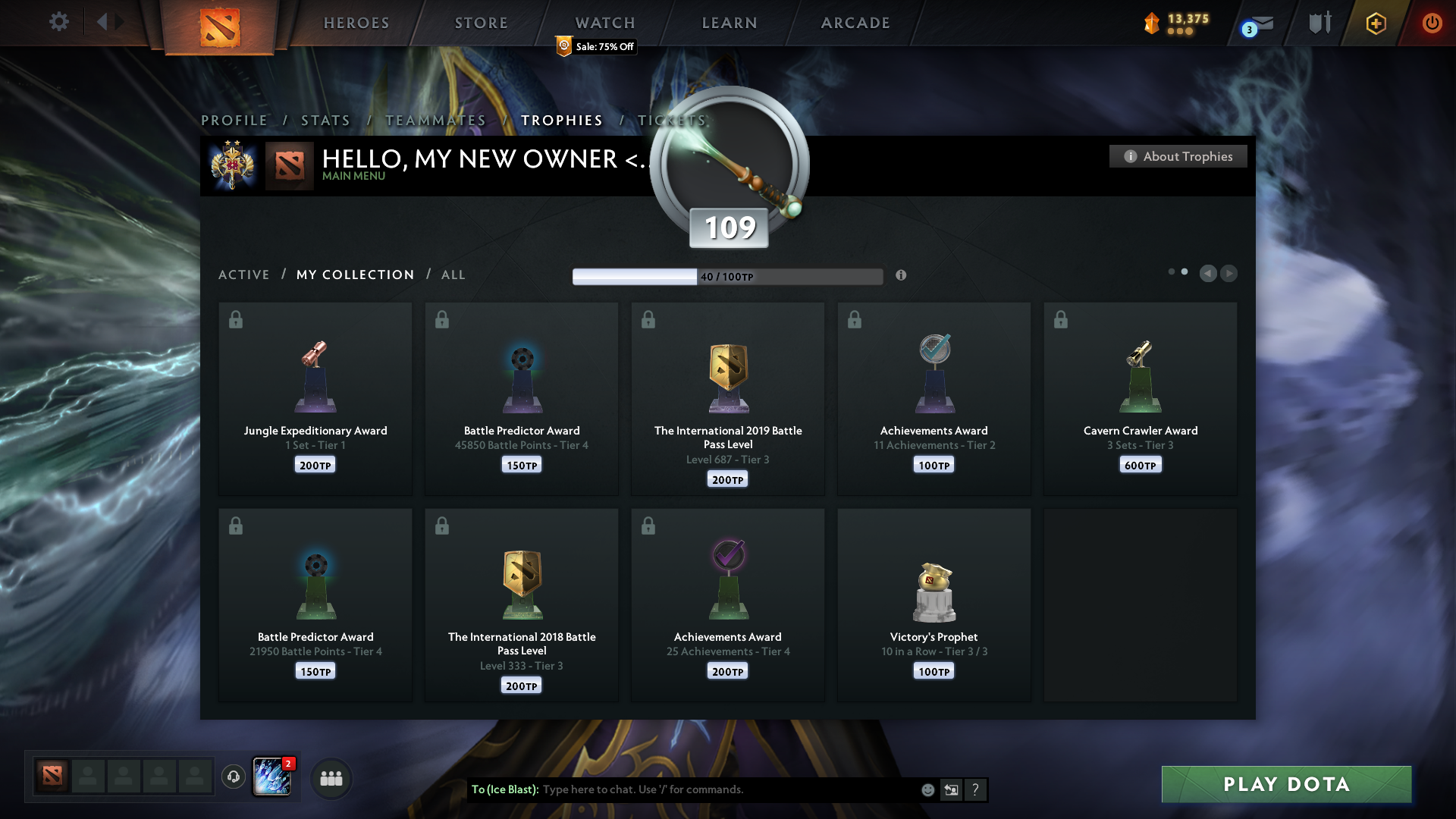Show All trophies
Image resolution: width=1456 pixels, height=819 pixels.
(453, 275)
